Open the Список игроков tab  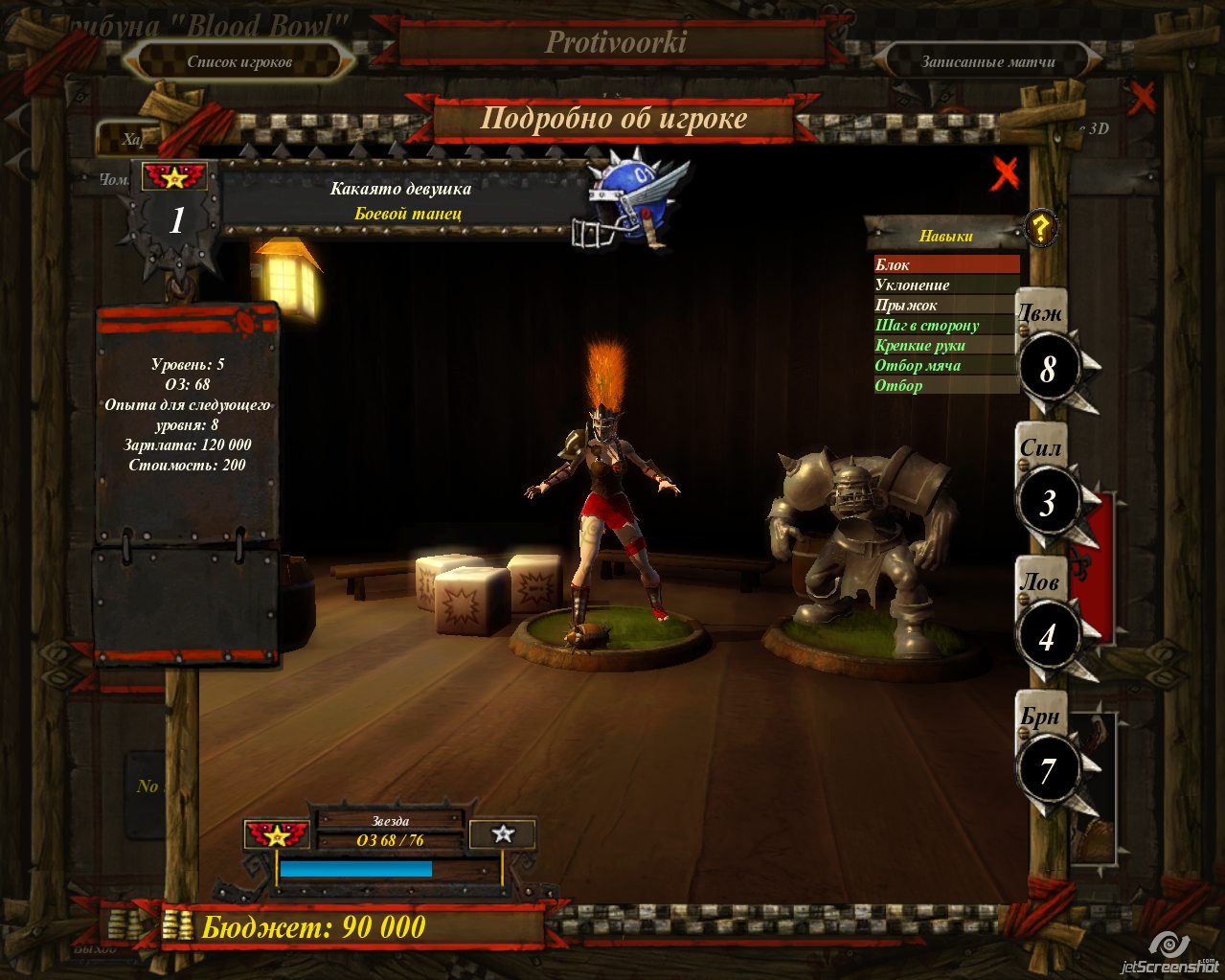point(239,62)
